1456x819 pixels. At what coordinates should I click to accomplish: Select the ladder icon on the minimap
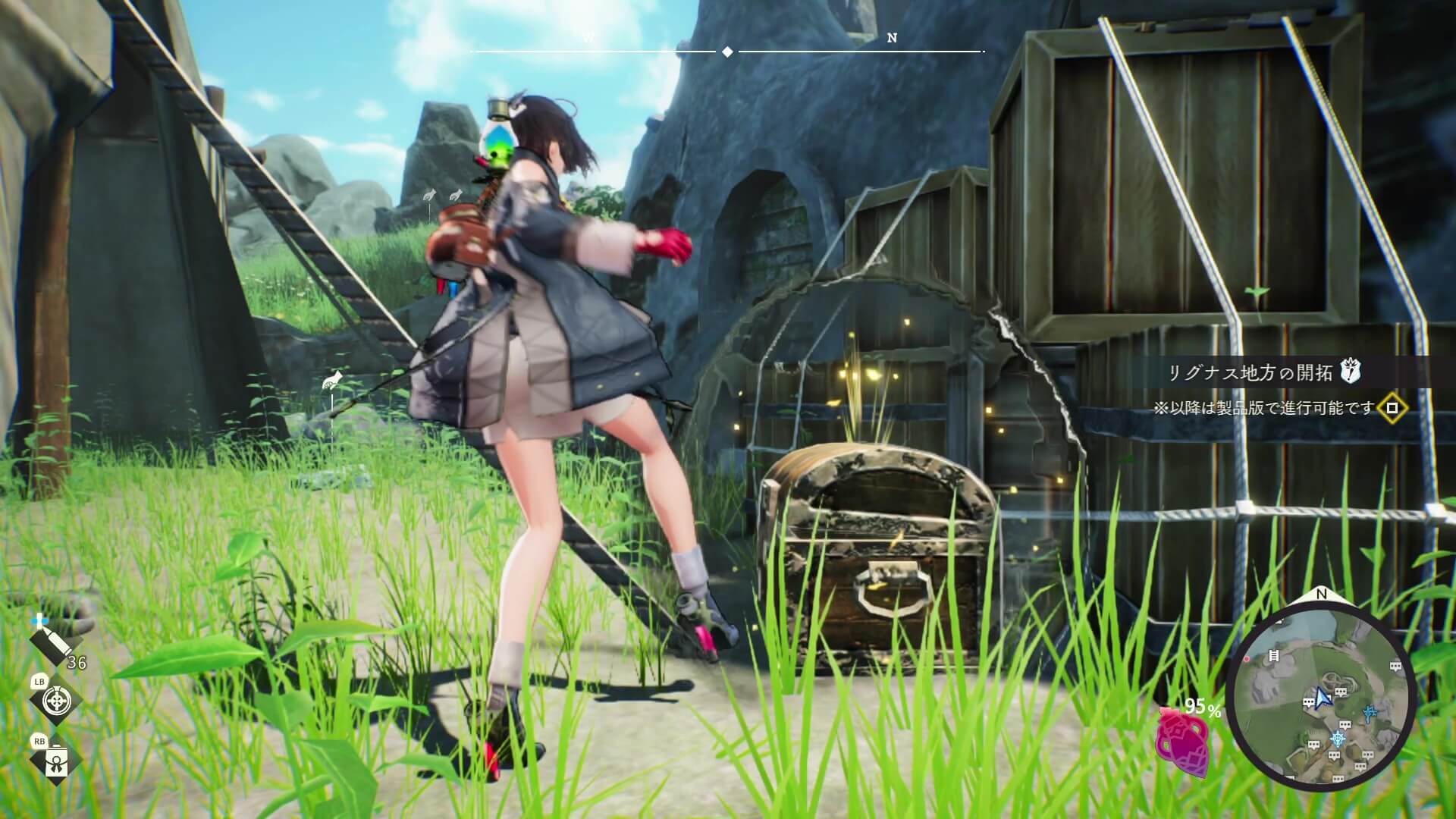click(x=1273, y=654)
